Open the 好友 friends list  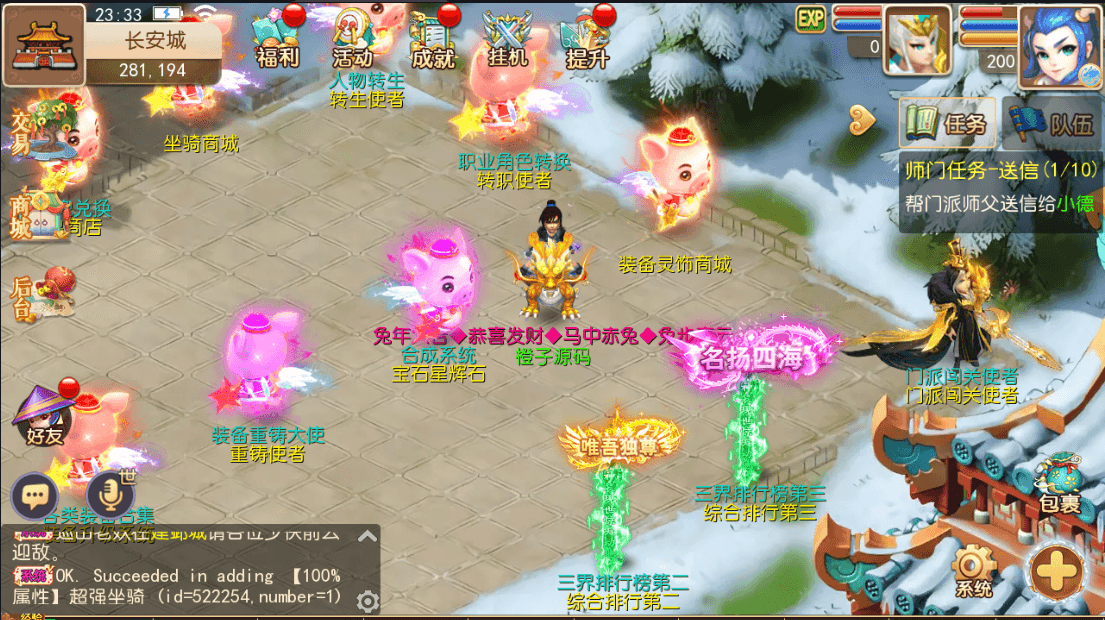click(x=44, y=417)
